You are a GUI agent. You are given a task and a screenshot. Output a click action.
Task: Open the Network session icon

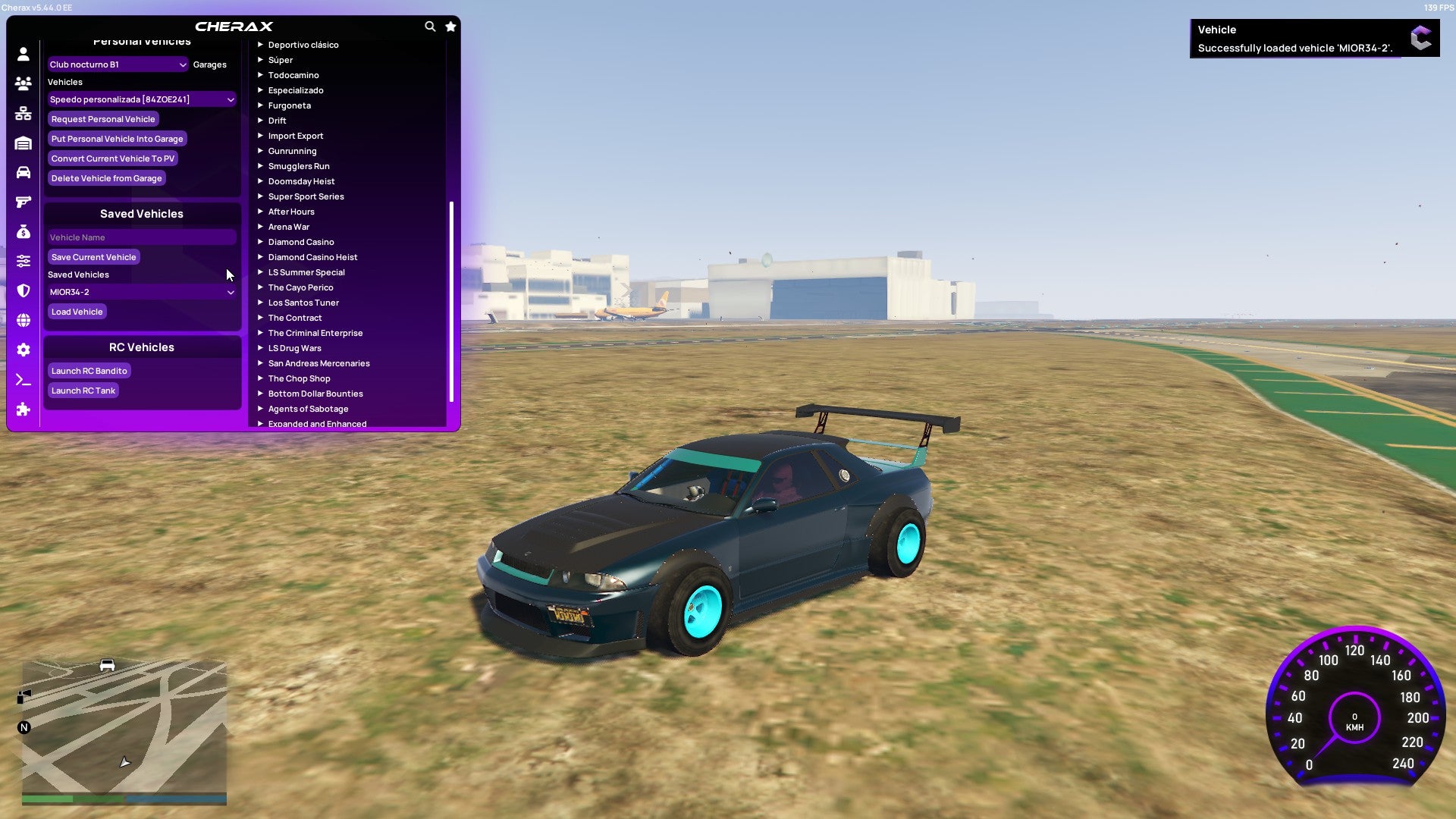tap(23, 112)
